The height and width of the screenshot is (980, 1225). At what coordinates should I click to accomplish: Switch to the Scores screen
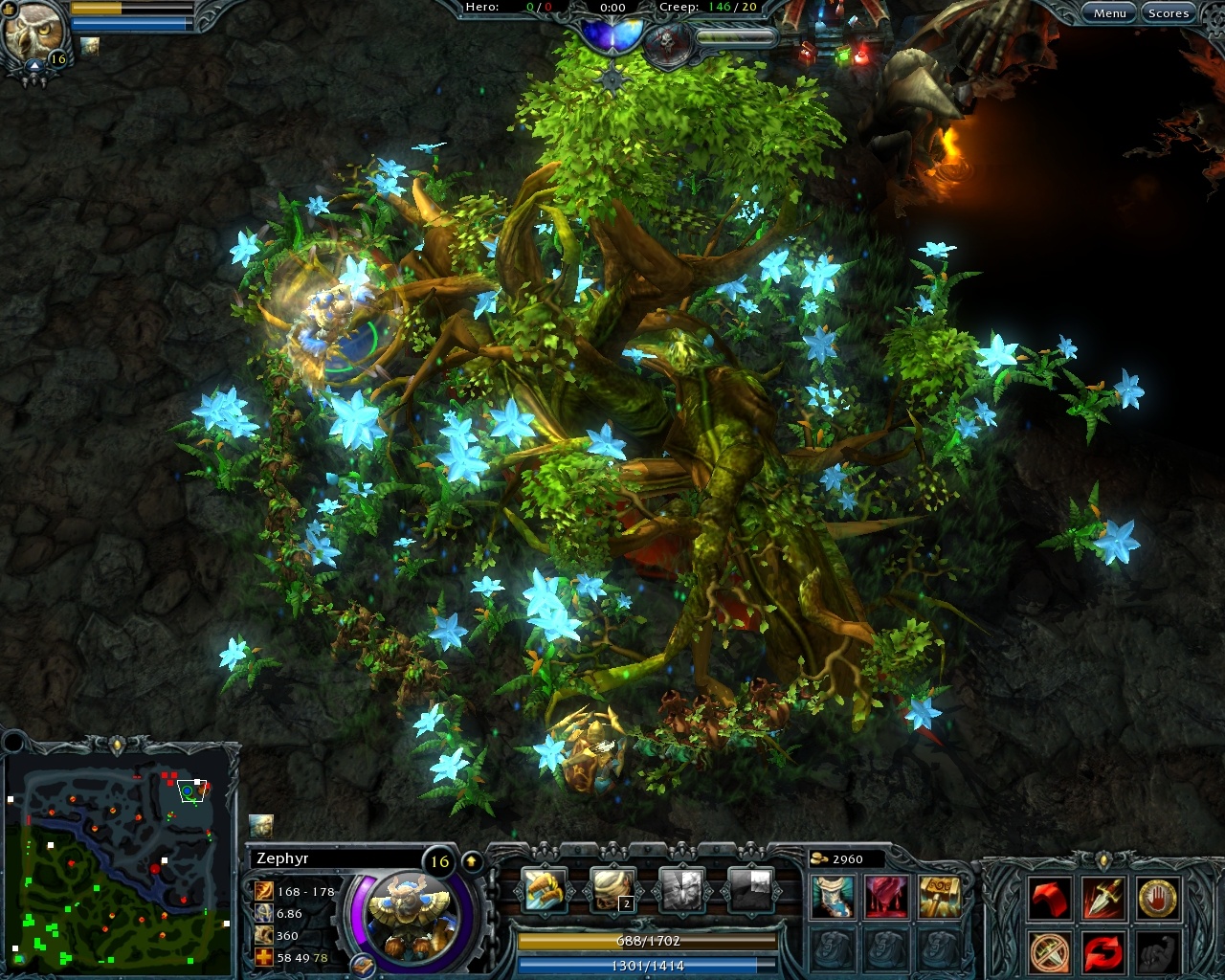1169,12
